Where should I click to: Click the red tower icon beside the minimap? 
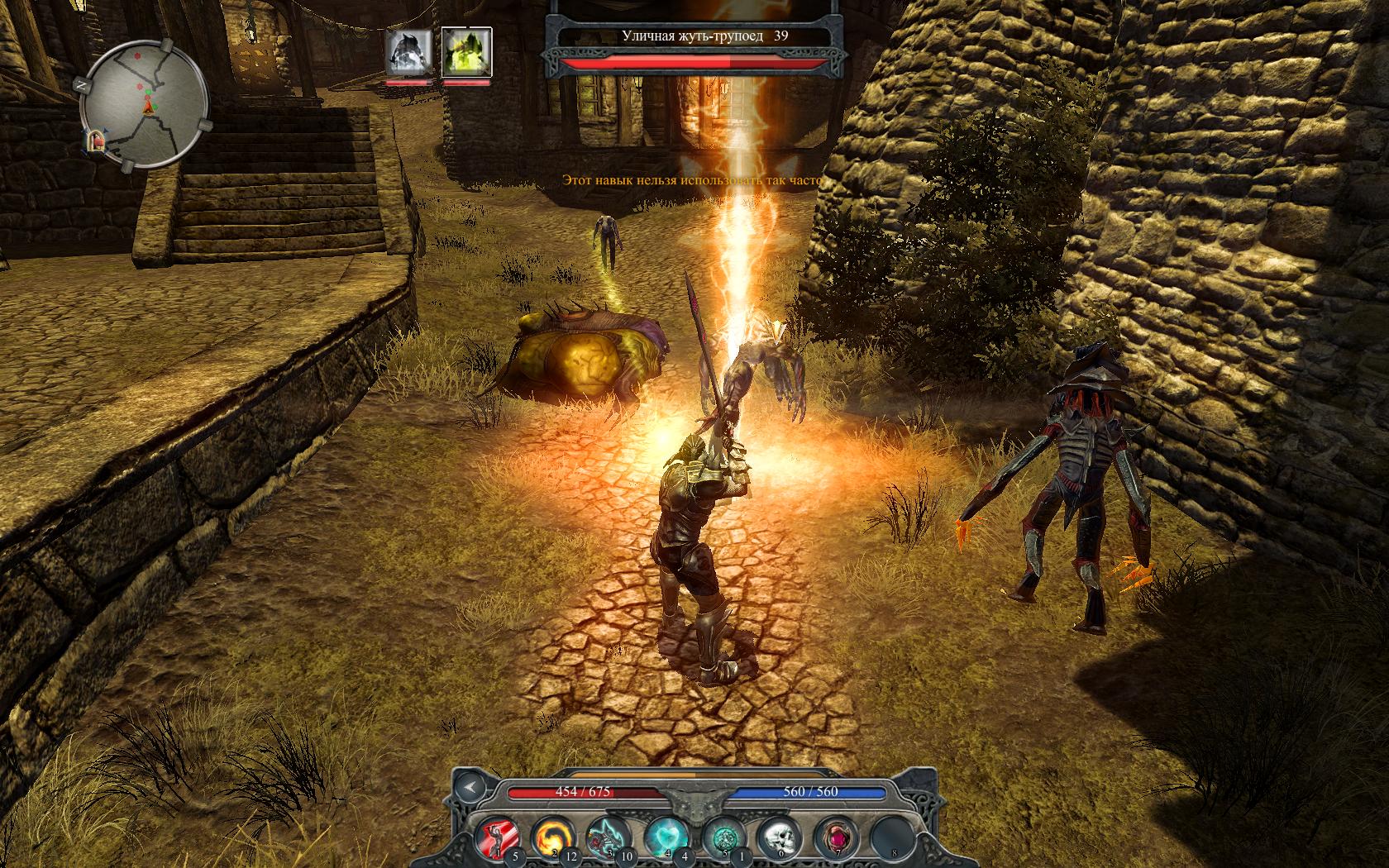pyautogui.click(x=97, y=142)
